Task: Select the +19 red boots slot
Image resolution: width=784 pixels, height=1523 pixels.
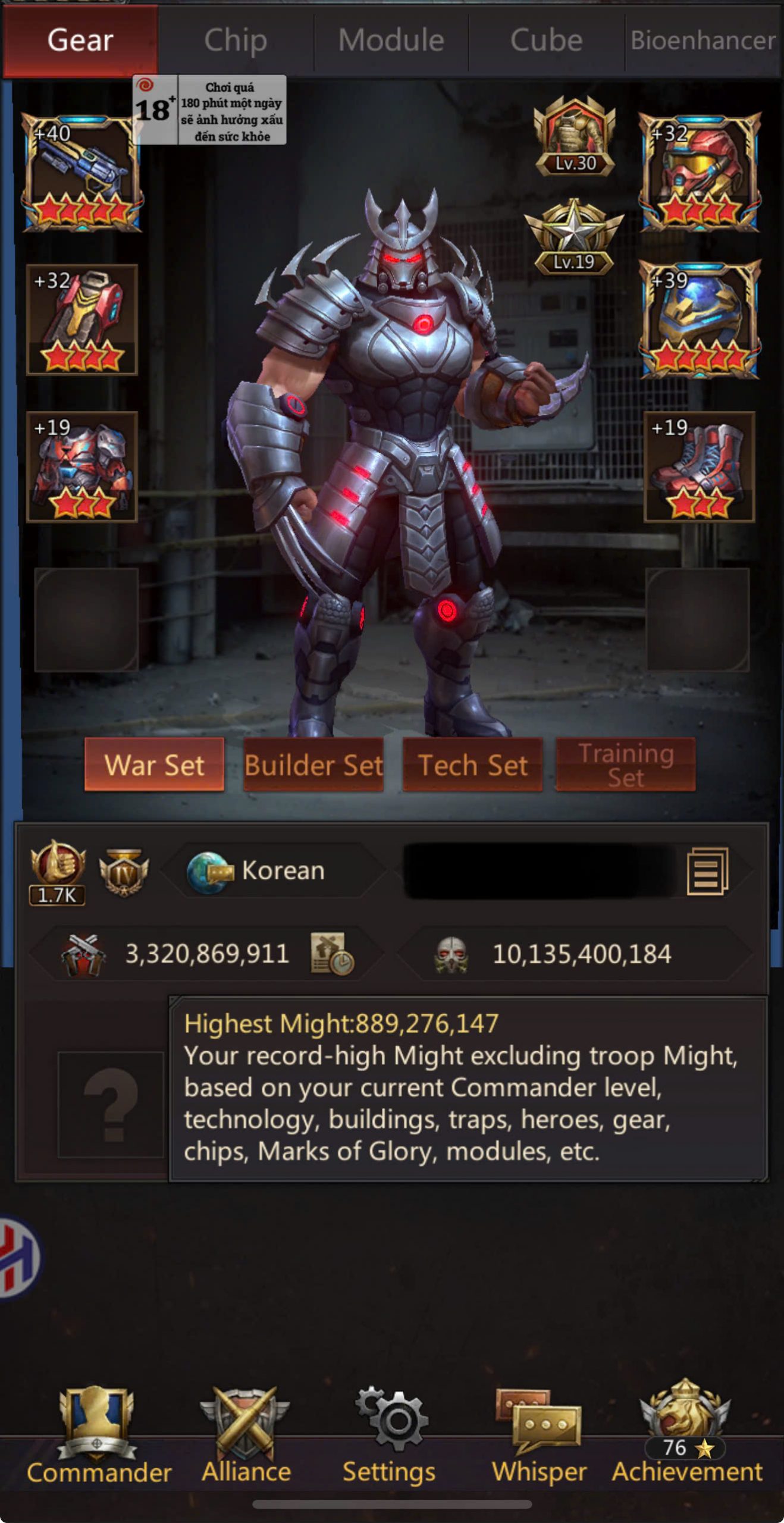Action: [x=699, y=466]
